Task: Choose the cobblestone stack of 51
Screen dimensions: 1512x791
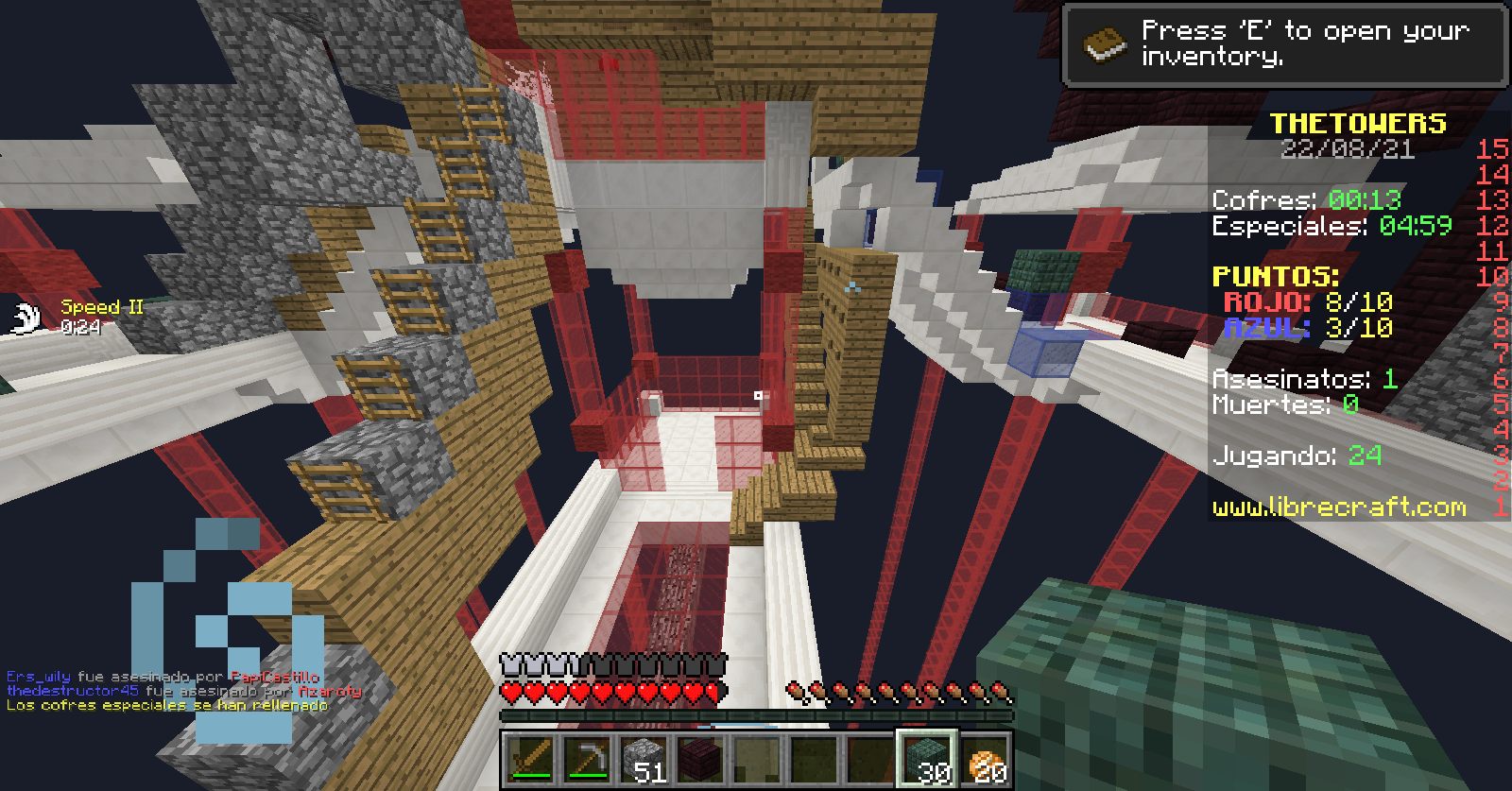Action: tap(644, 760)
